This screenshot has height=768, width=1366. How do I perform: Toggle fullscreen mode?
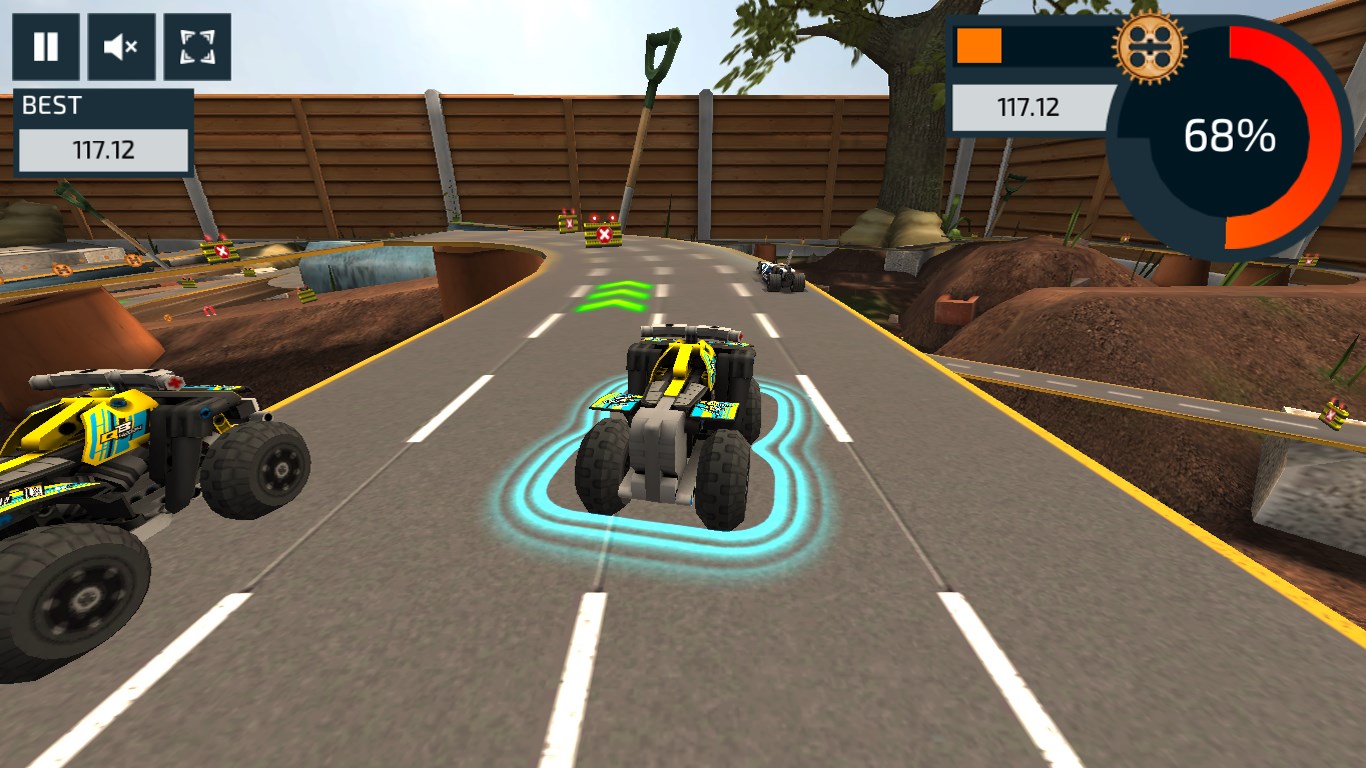point(196,46)
